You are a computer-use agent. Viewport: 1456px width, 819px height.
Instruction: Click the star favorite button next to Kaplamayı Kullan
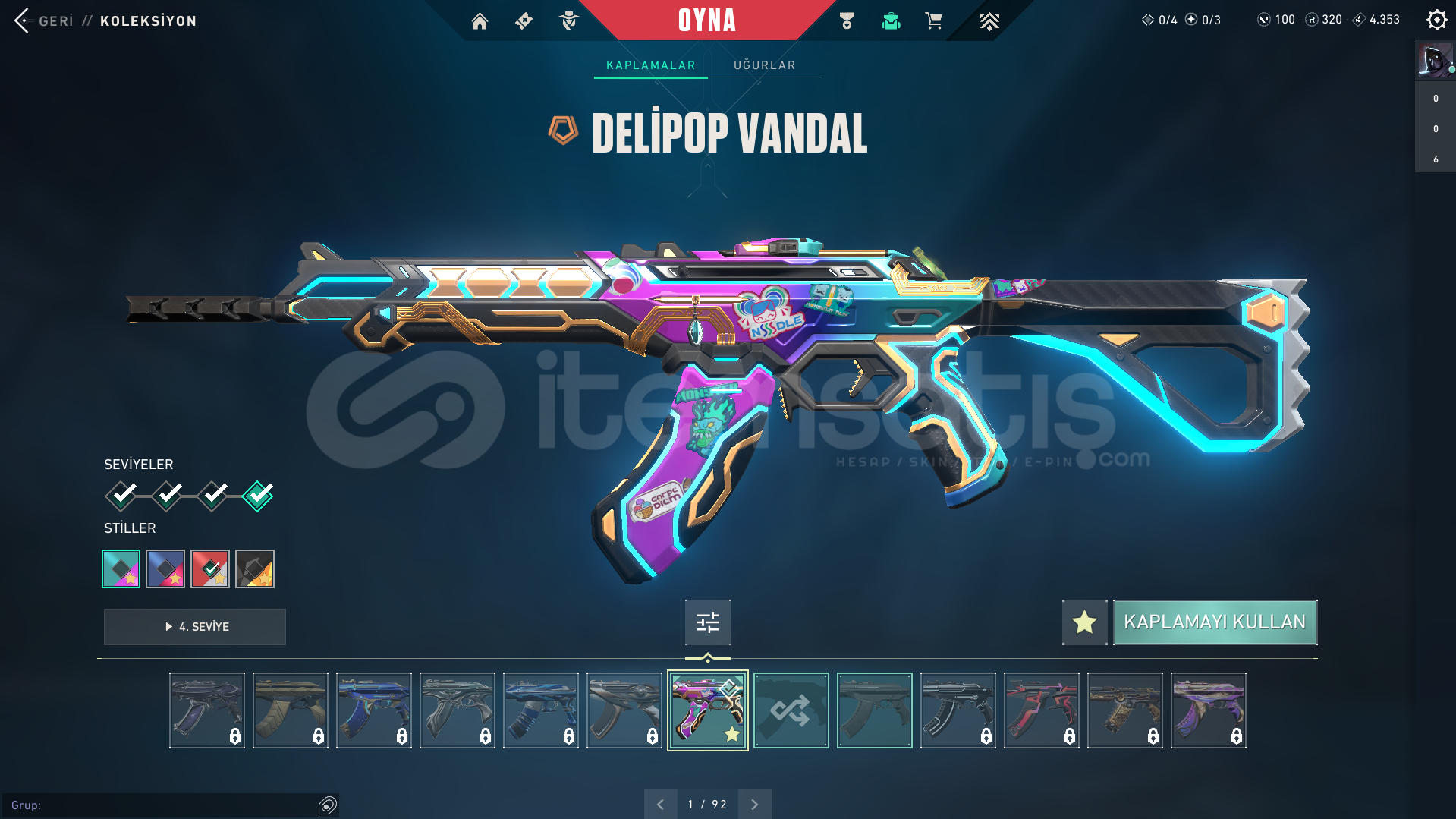click(x=1083, y=622)
